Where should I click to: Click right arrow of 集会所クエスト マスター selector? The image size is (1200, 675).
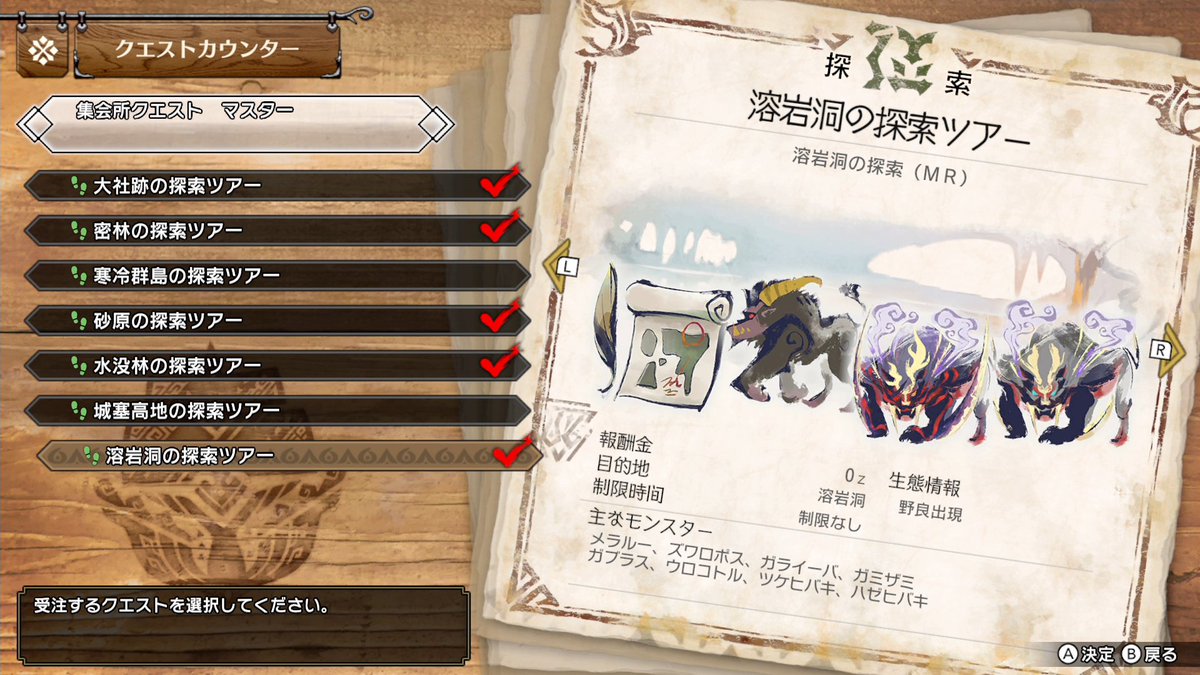click(x=436, y=124)
